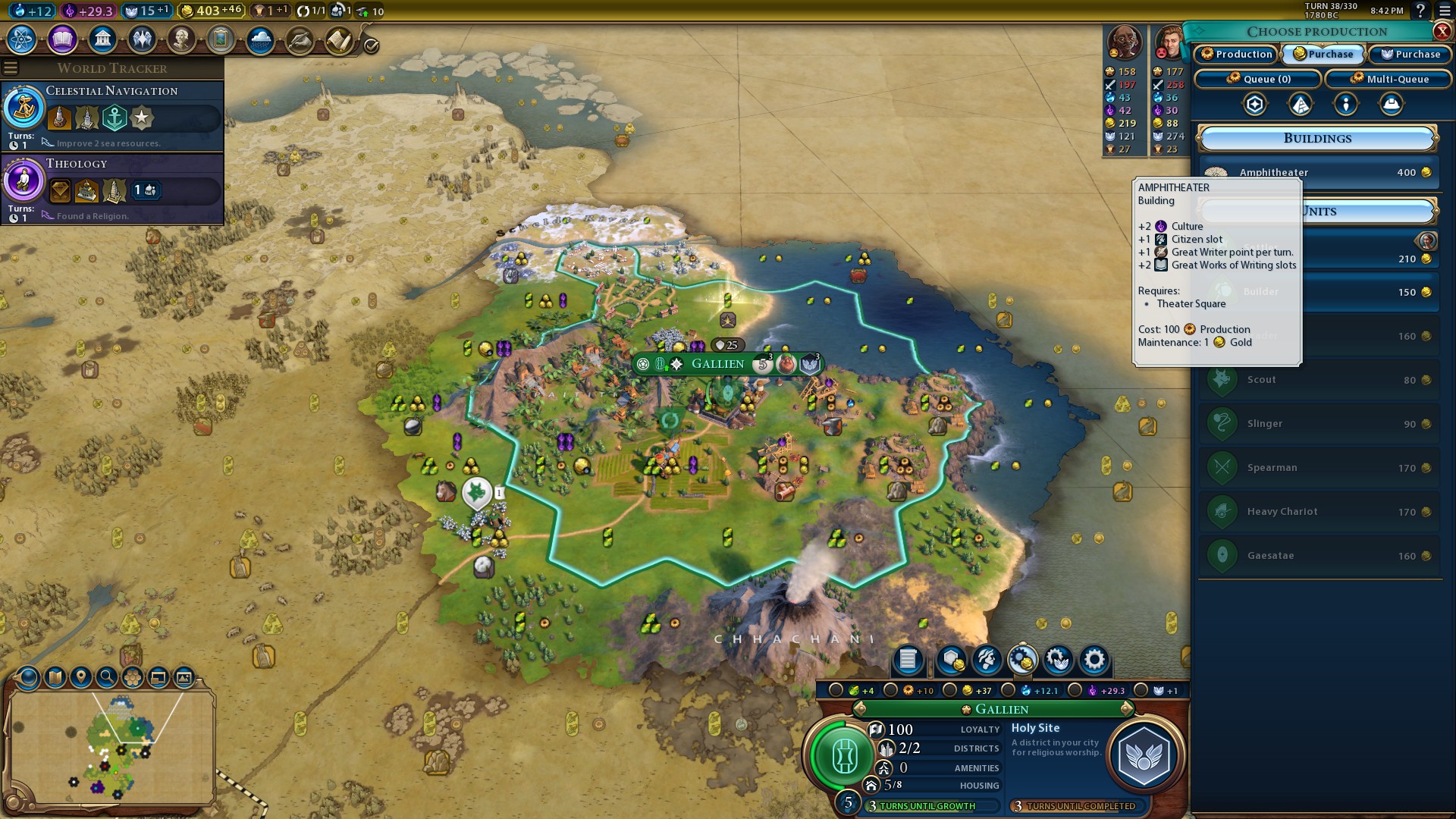The height and width of the screenshot is (819, 1456).
Task: Choose the Slinger unit row
Action: tap(1319, 424)
